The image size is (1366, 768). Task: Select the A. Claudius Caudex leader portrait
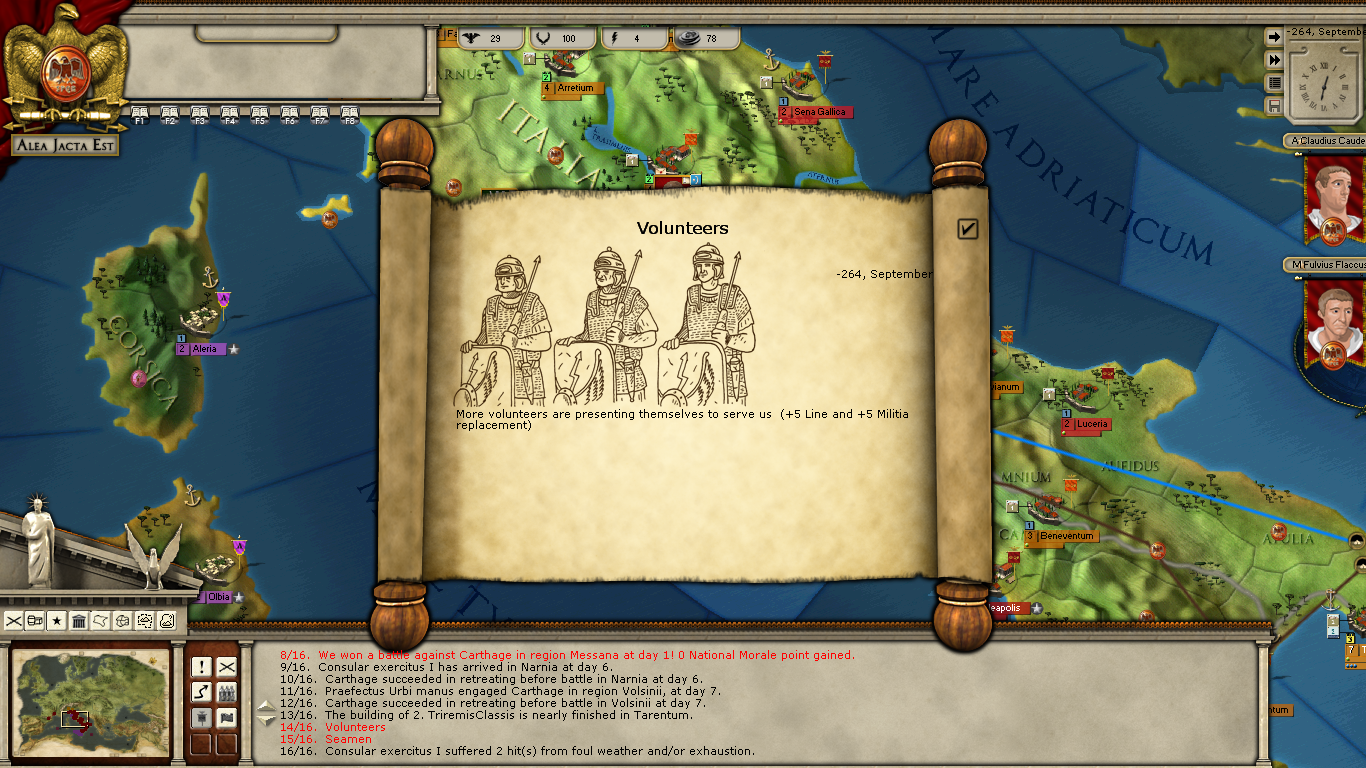click(1334, 200)
